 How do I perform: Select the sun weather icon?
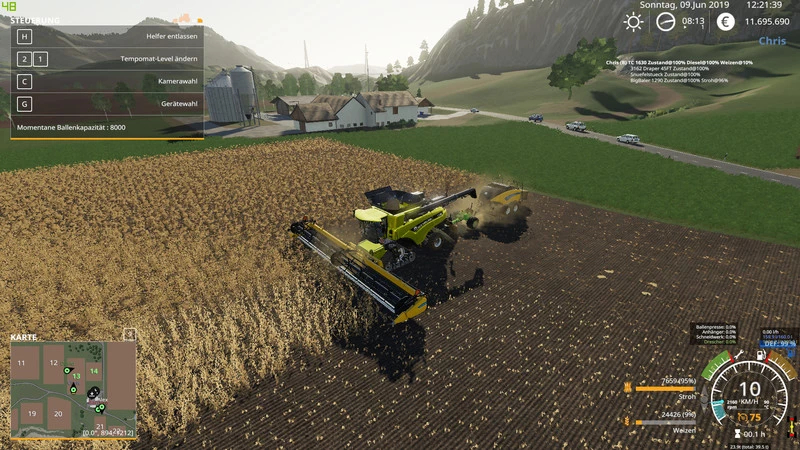pyautogui.click(x=633, y=21)
